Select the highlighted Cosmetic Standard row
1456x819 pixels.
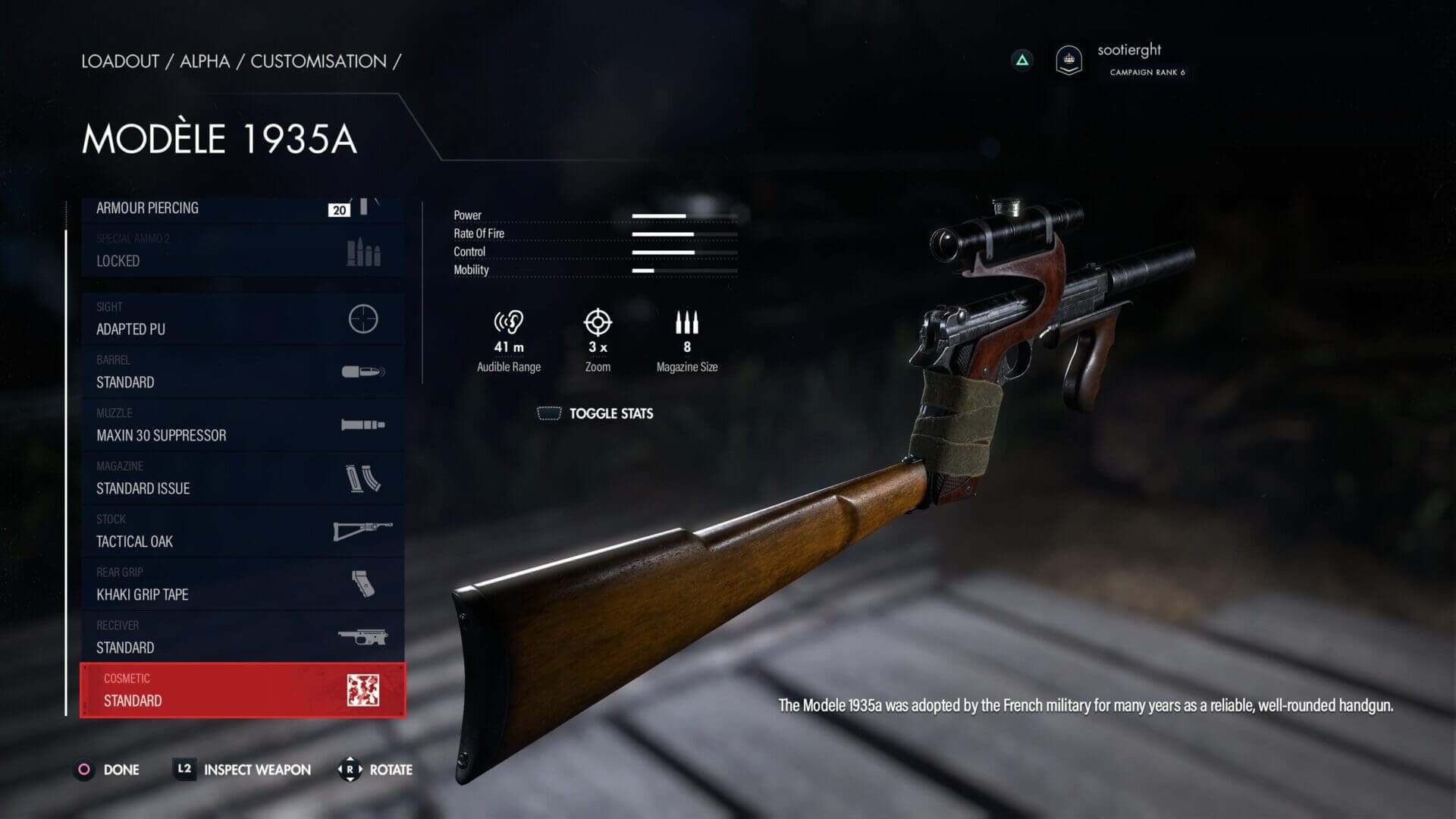(x=241, y=690)
